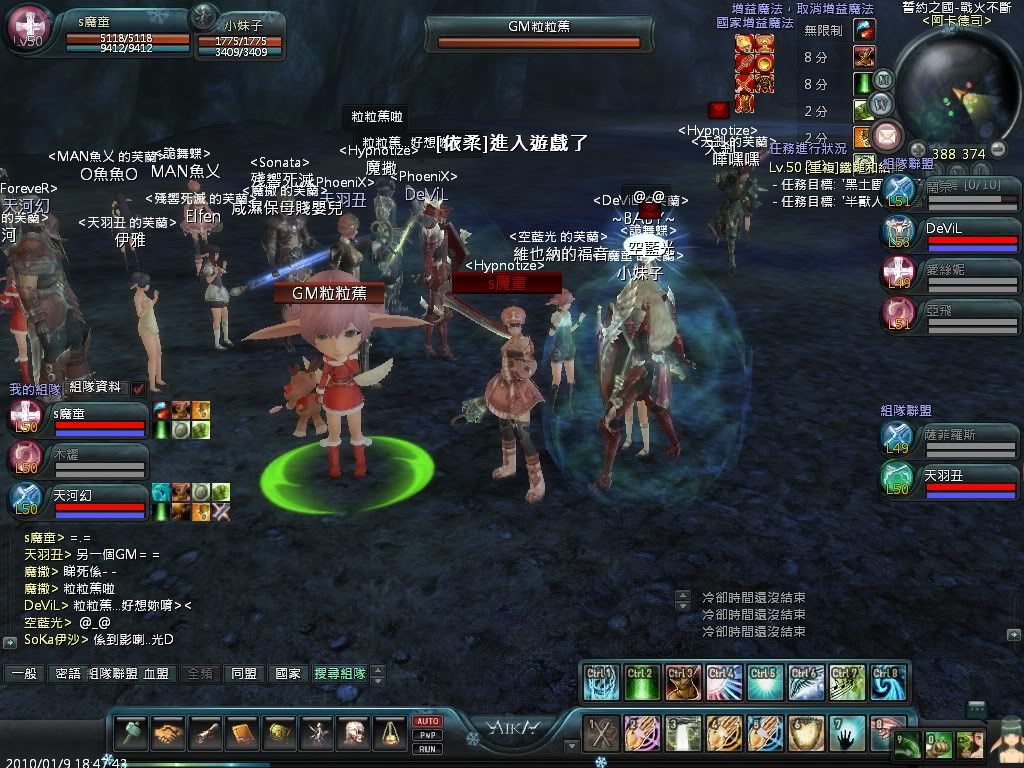Activate the waterfall skill in slot 3
1024x768 pixels.
[x=685, y=734]
